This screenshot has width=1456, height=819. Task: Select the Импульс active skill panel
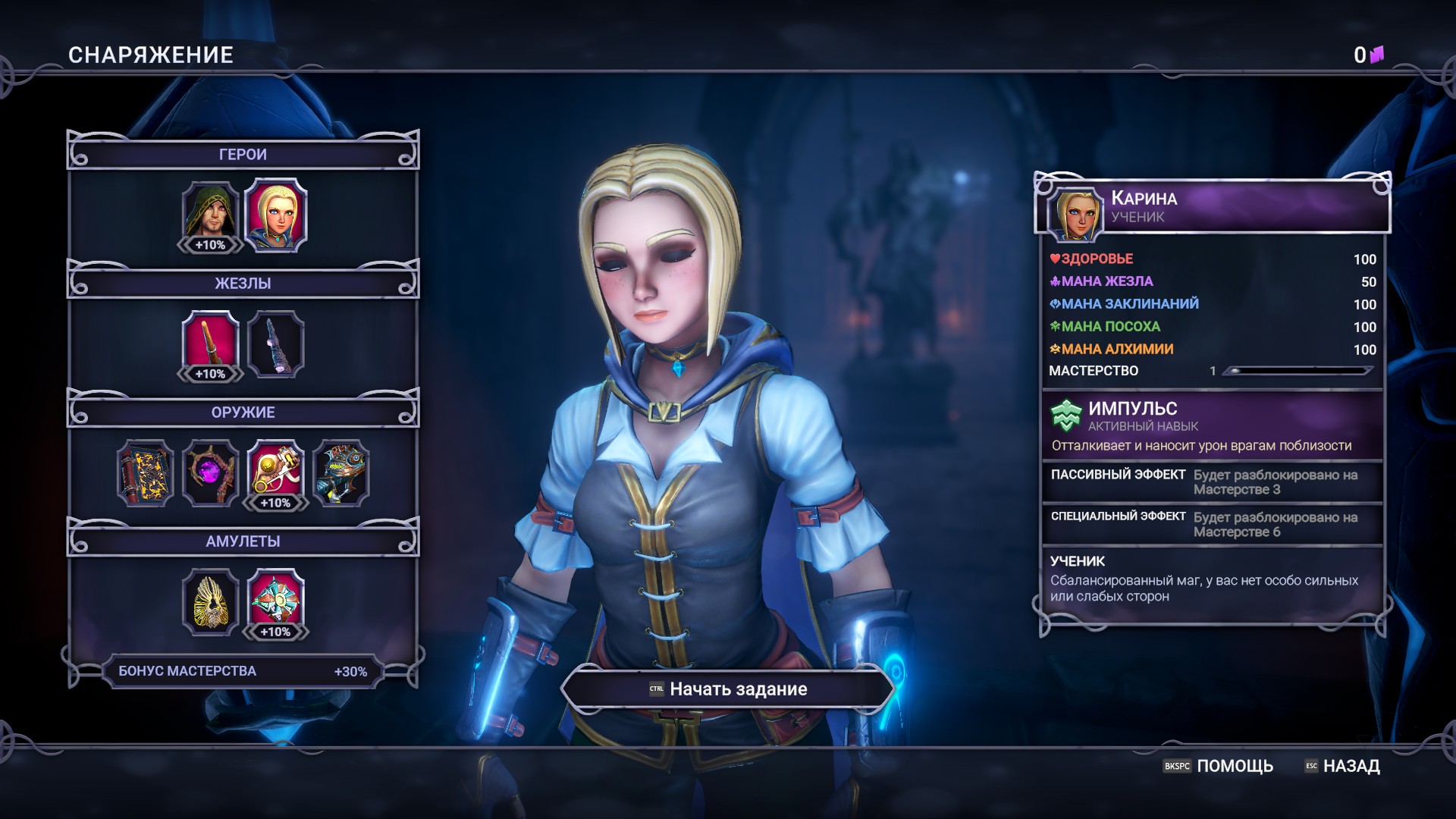pos(1212,425)
